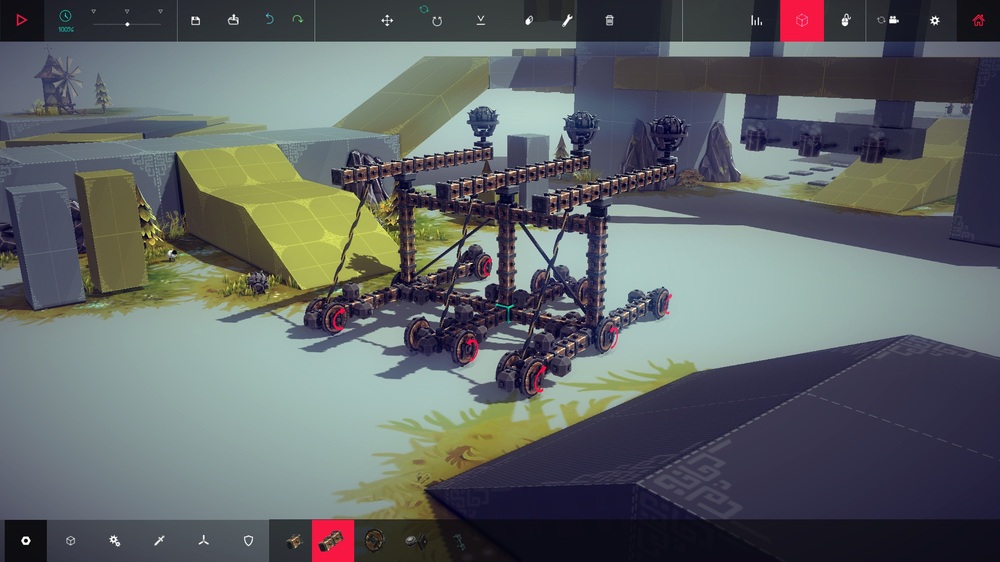Activate the rotate machine tool
The height and width of the screenshot is (562, 1000).
pos(437,20)
